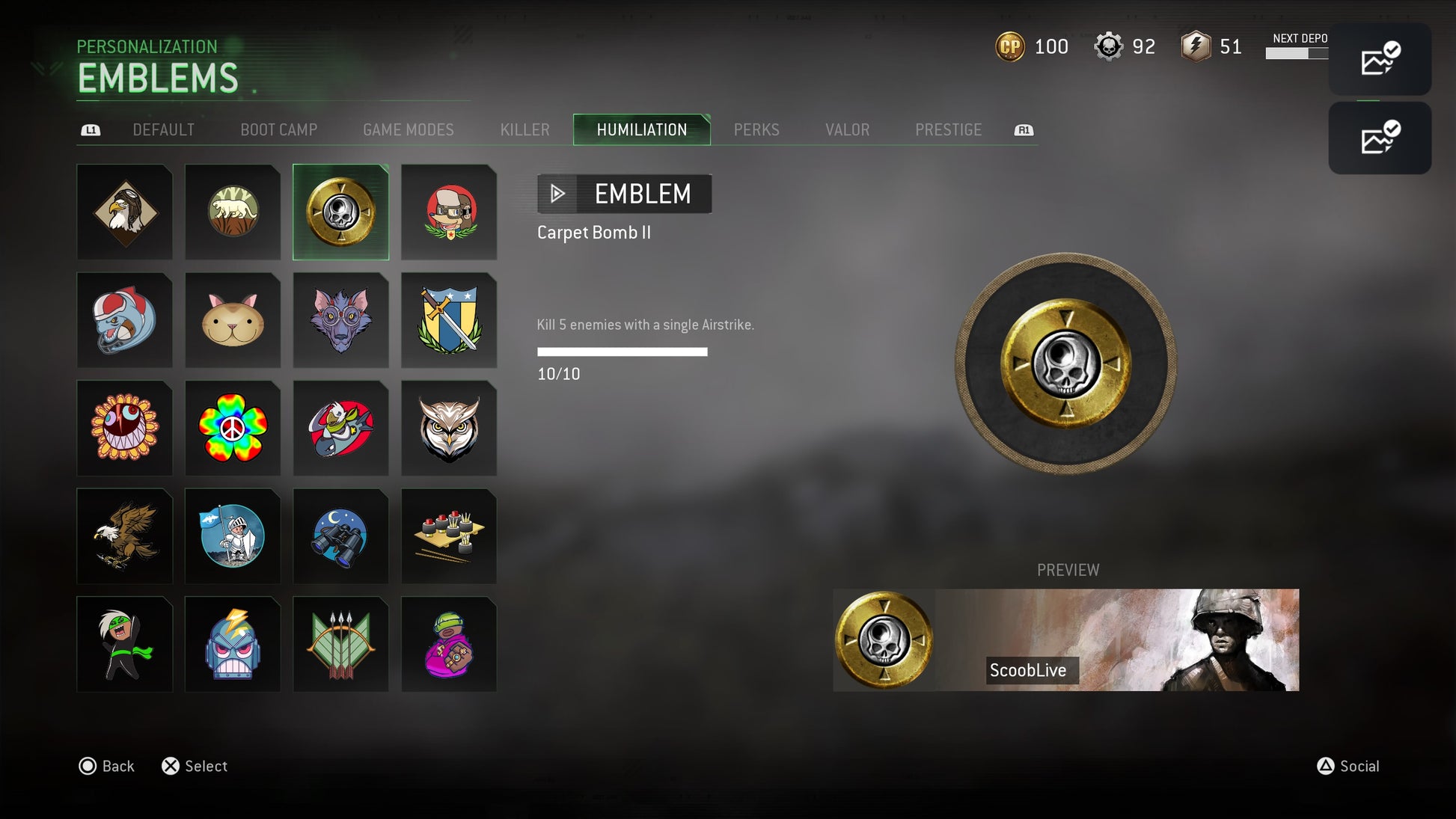Choose the Prestige tab
Image resolution: width=1456 pixels, height=819 pixels.
948,130
